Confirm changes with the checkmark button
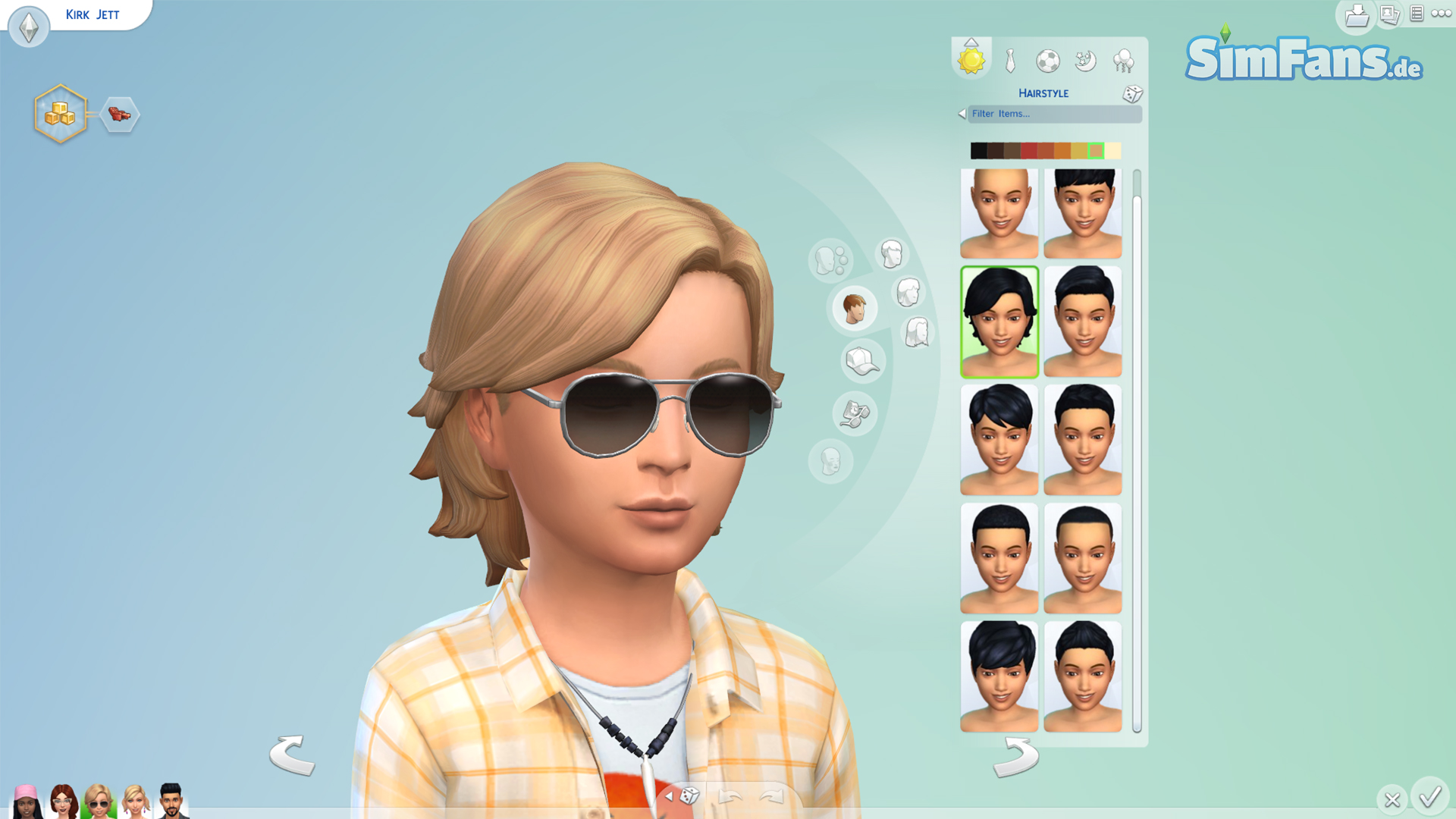This screenshot has height=819, width=1456. click(x=1430, y=797)
